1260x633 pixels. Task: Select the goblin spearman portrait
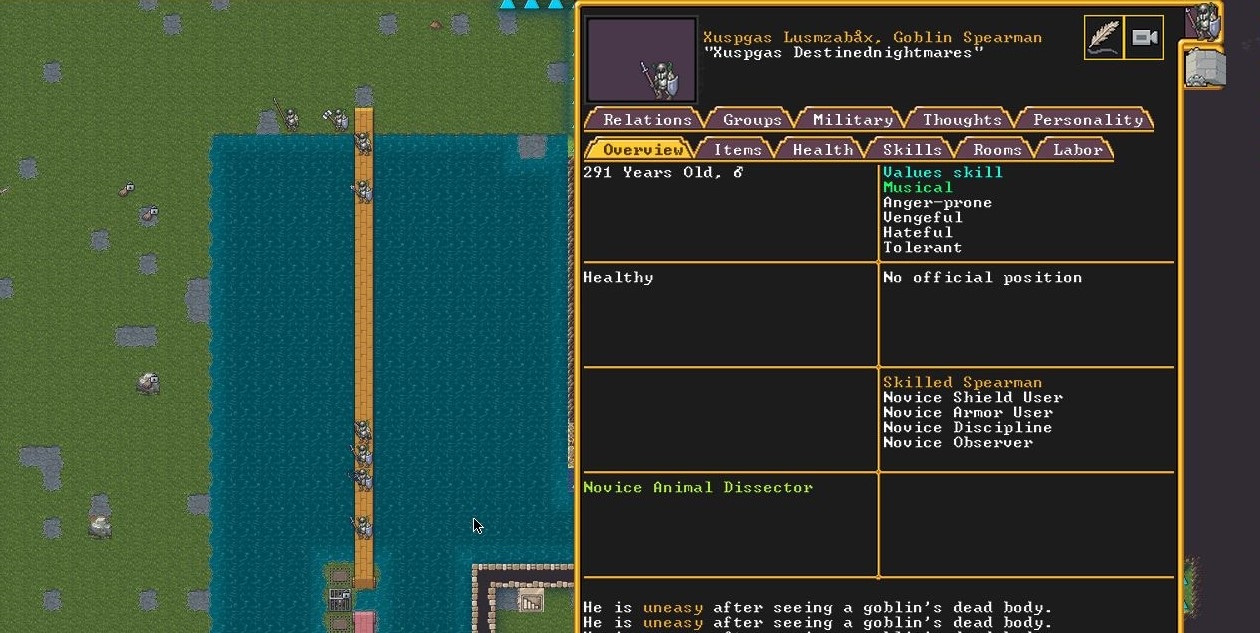coord(641,61)
